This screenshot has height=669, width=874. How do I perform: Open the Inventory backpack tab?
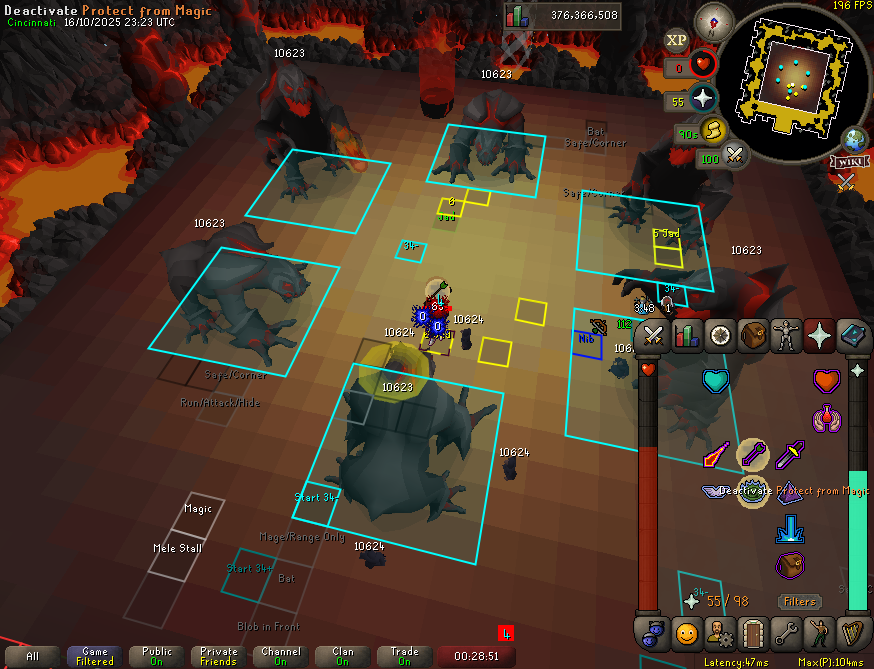(x=753, y=336)
